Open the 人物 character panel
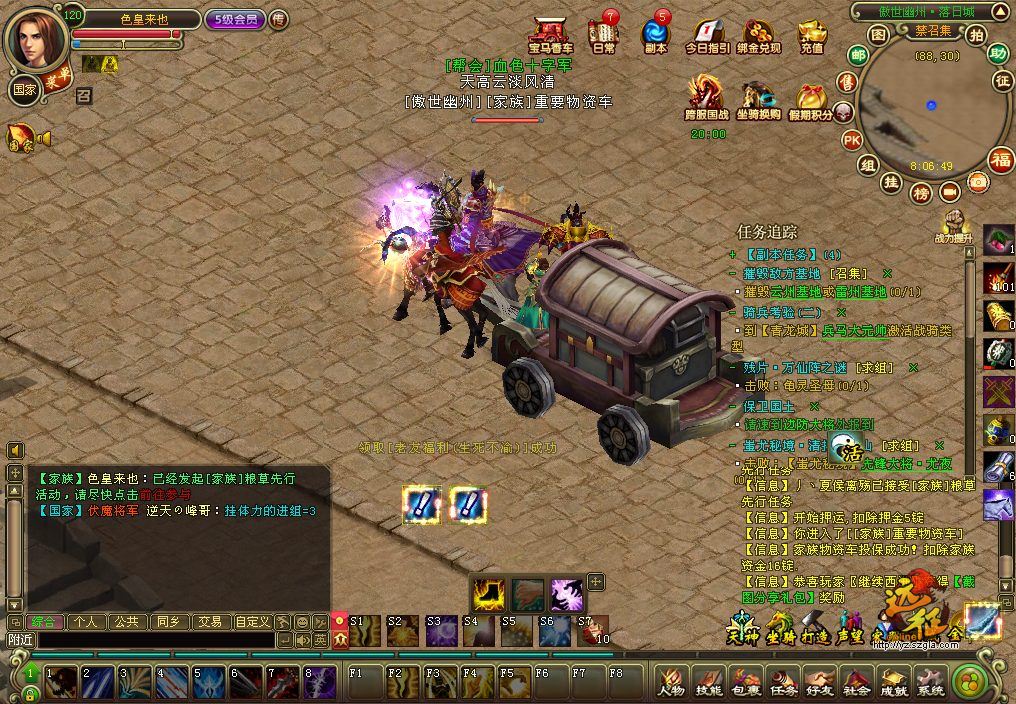Image resolution: width=1016 pixels, height=704 pixels. click(x=671, y=682)
